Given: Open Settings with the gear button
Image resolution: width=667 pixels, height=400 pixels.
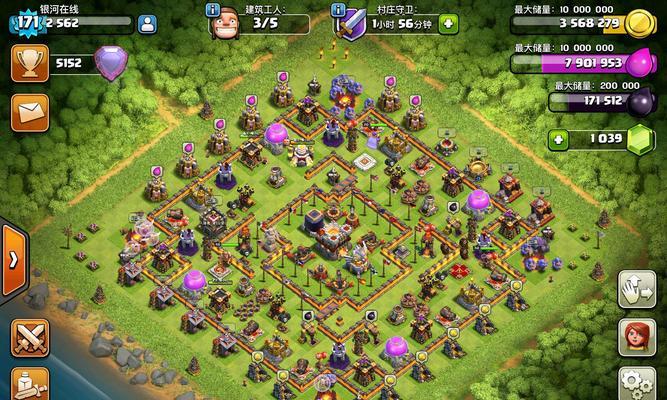Looking at the screenshot, I should click(x=636, y=385).
